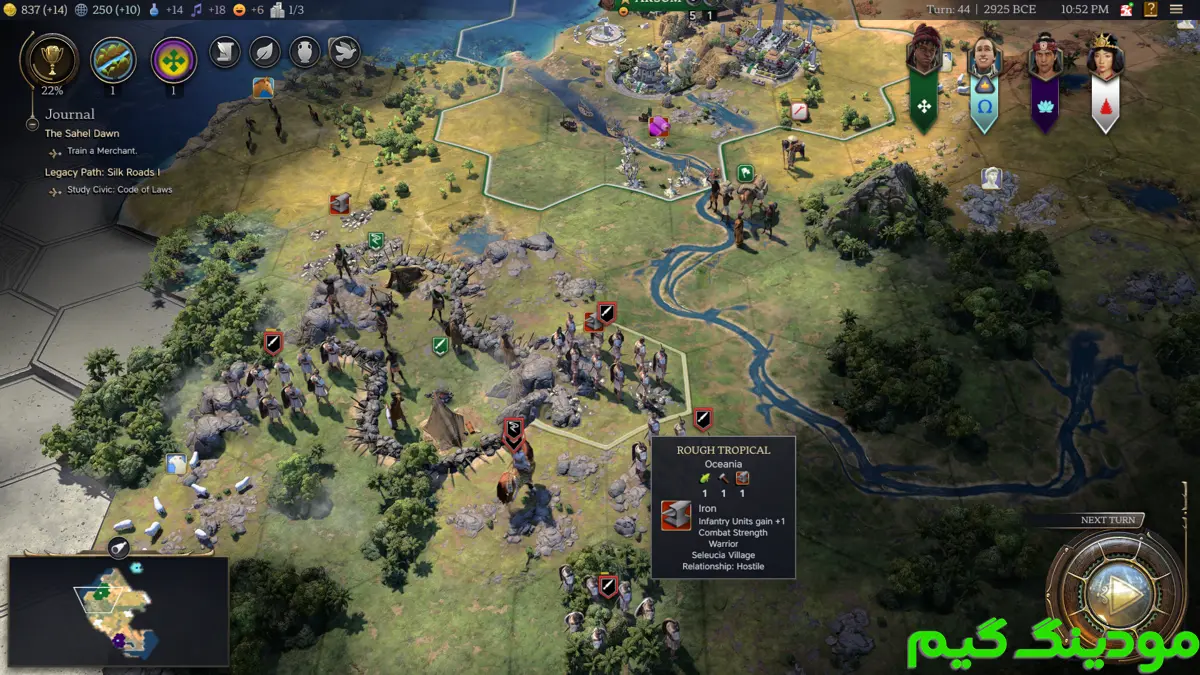The image size is (1200, 675).
Task: Select The Sahel Dawn quest entry
Action: (82, 133)
